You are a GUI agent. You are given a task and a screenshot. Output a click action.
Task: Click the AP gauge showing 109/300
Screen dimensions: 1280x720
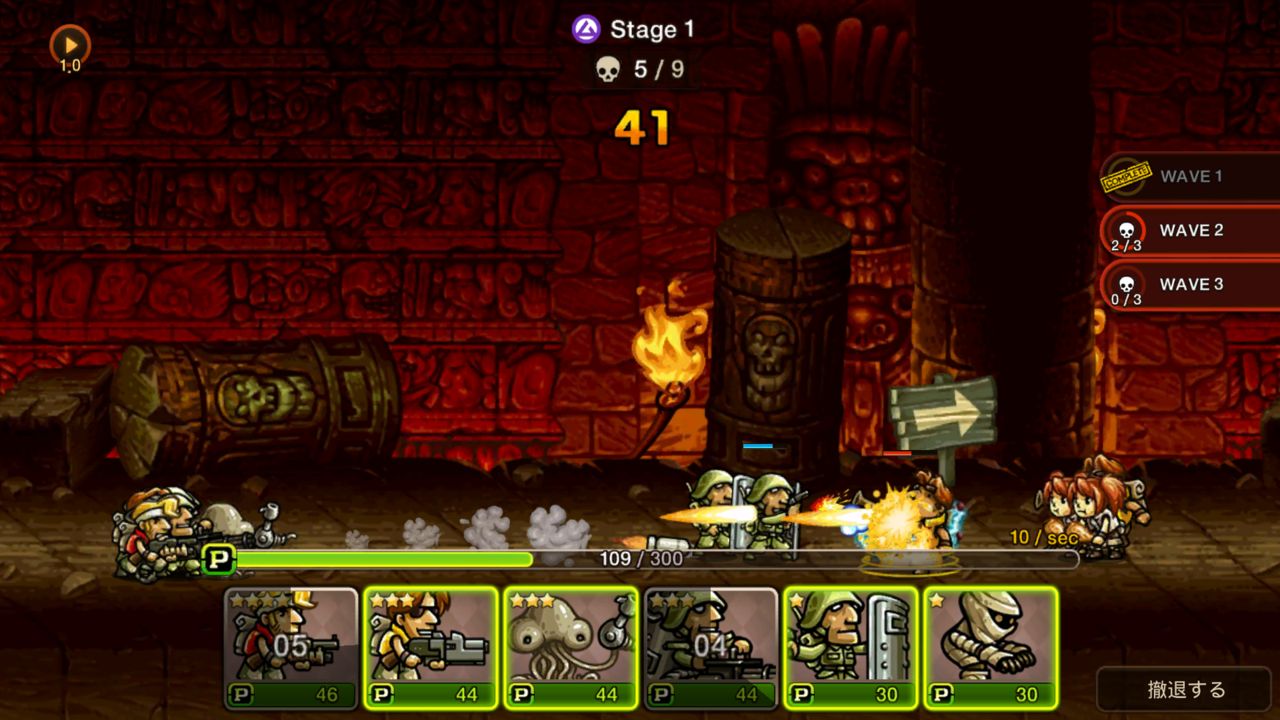click(640, 560)
